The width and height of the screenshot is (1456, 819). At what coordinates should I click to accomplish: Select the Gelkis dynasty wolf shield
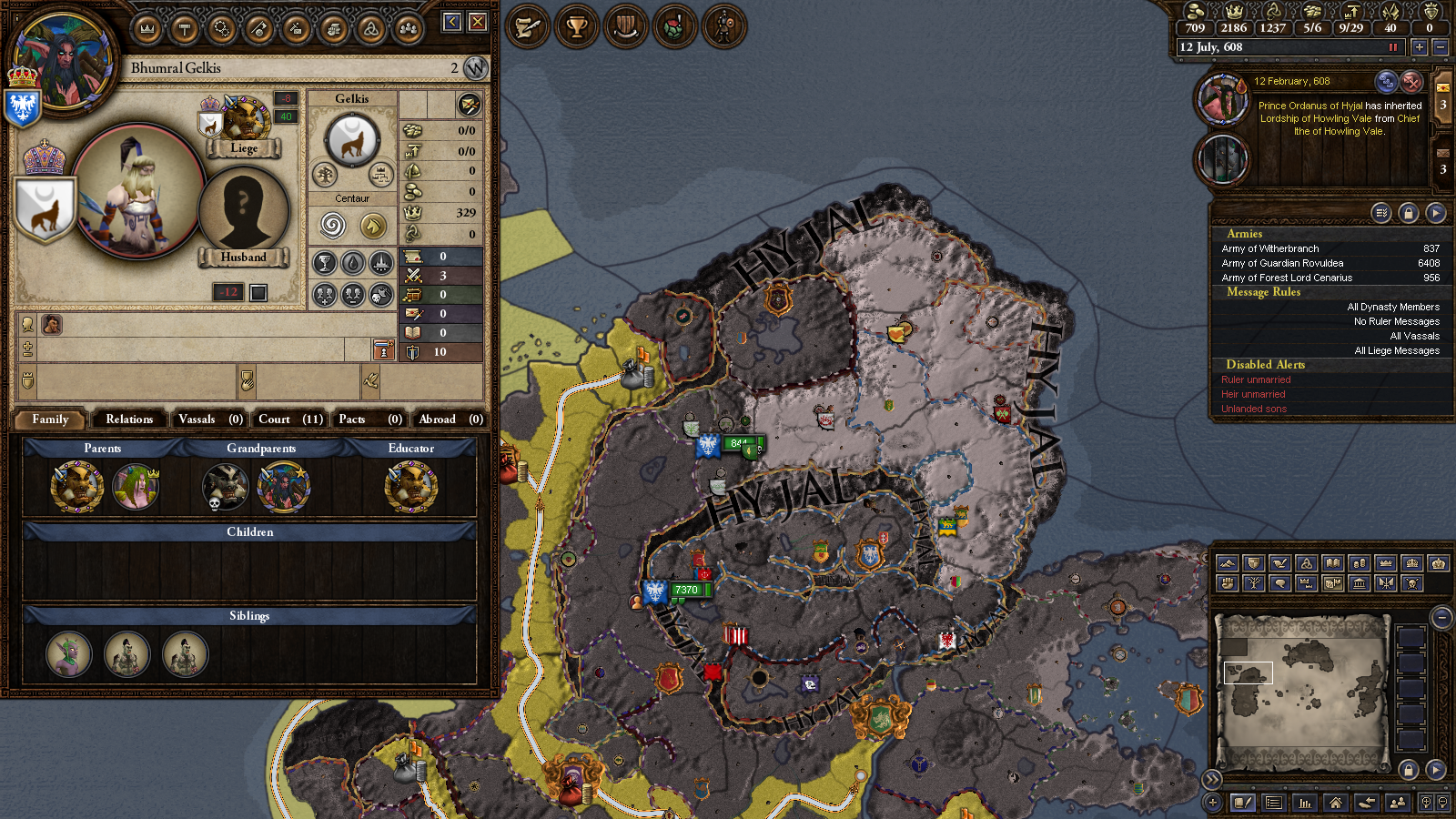351,141
